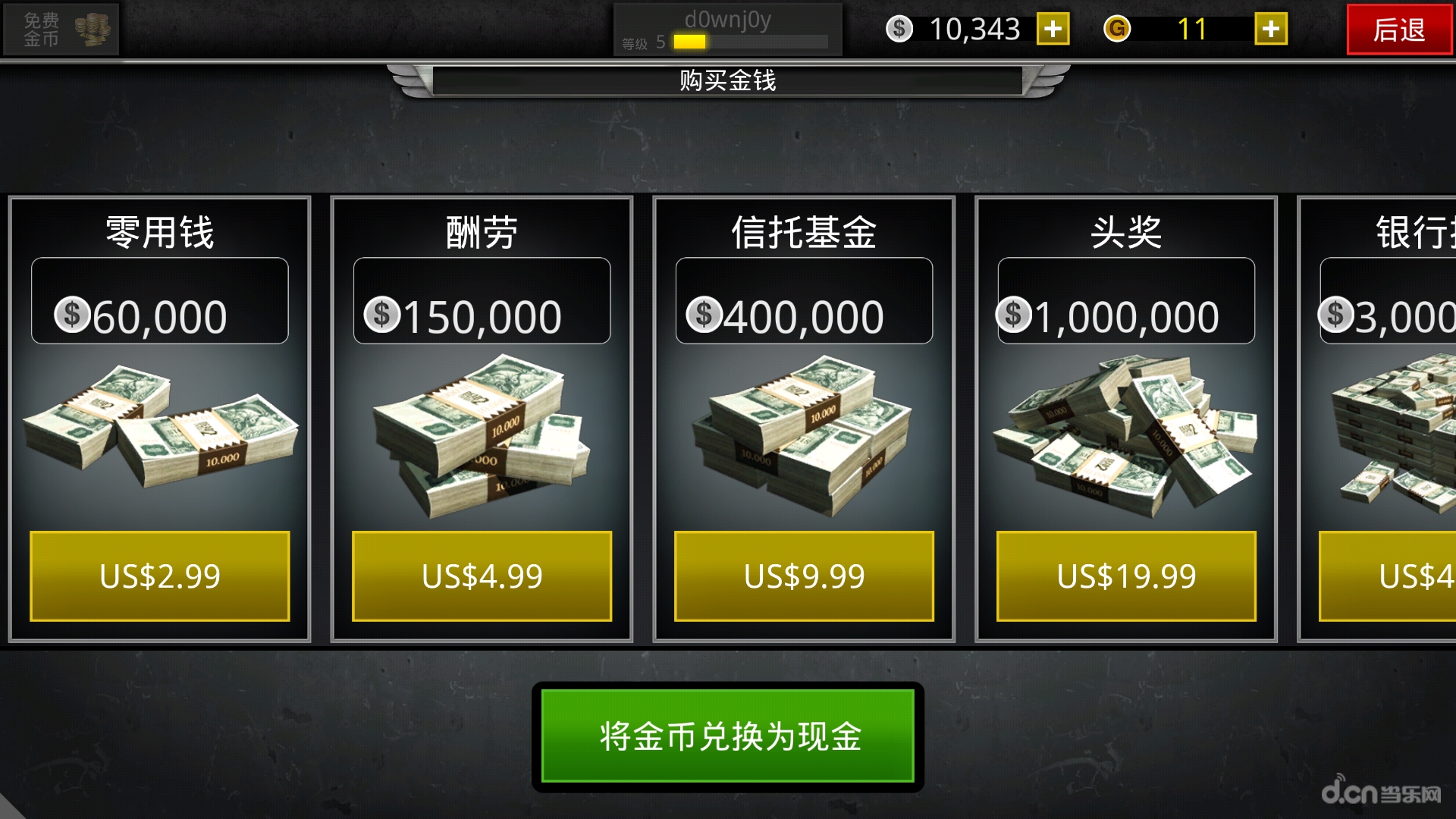Open the 免费金币 free coins offer
Viewport: 1456px width, 819px height.
61,30
